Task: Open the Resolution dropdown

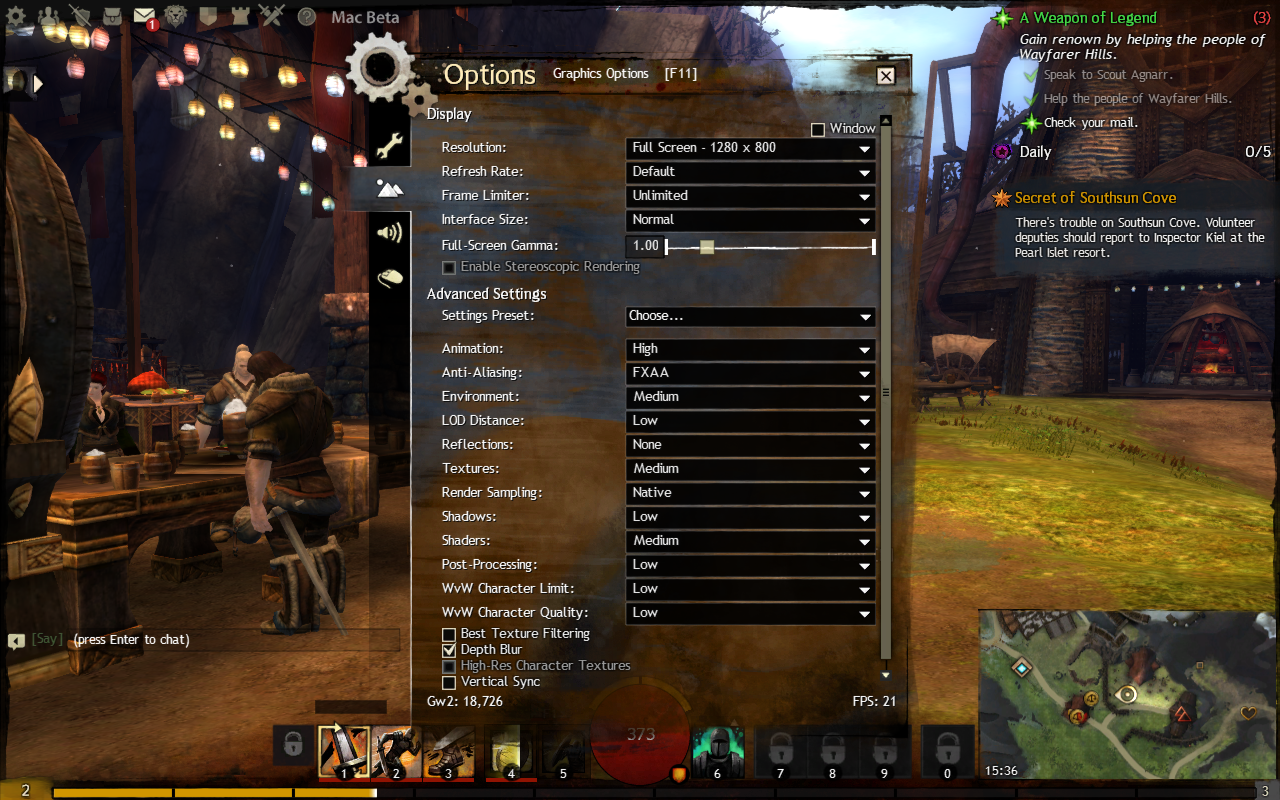Action: (x=750, y=148)
